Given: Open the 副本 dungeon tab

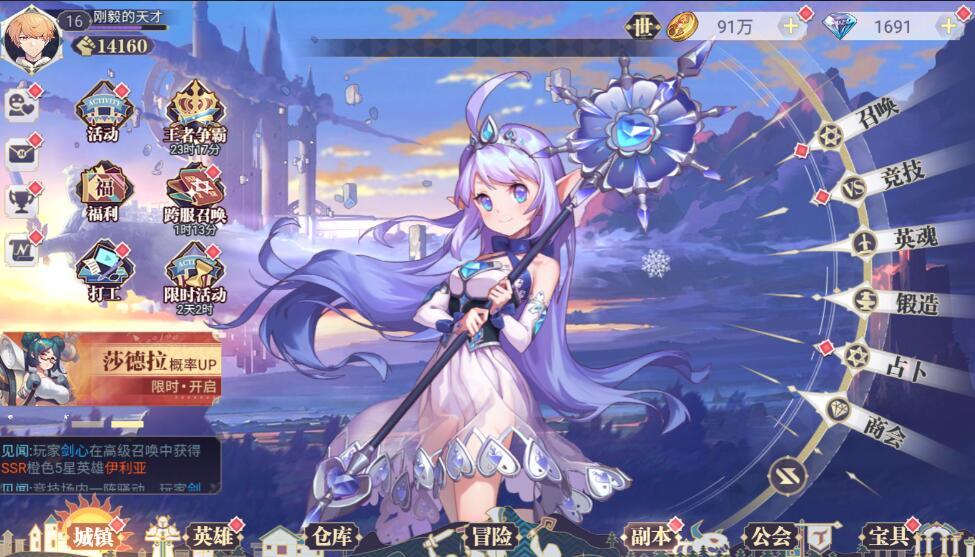Looking at the screenshot, I should (649, 537).
